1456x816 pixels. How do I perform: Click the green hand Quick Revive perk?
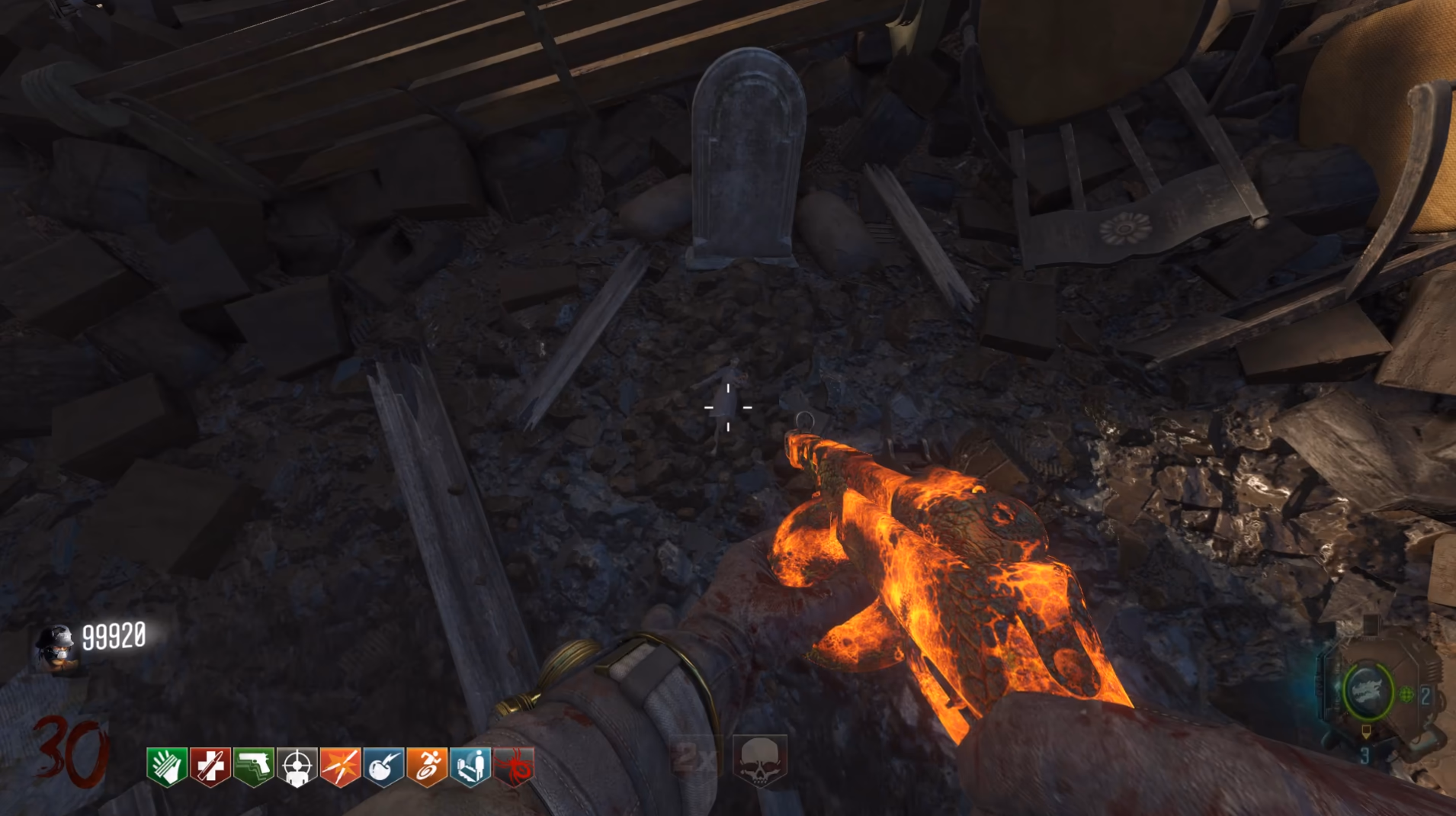click(167, 766)
